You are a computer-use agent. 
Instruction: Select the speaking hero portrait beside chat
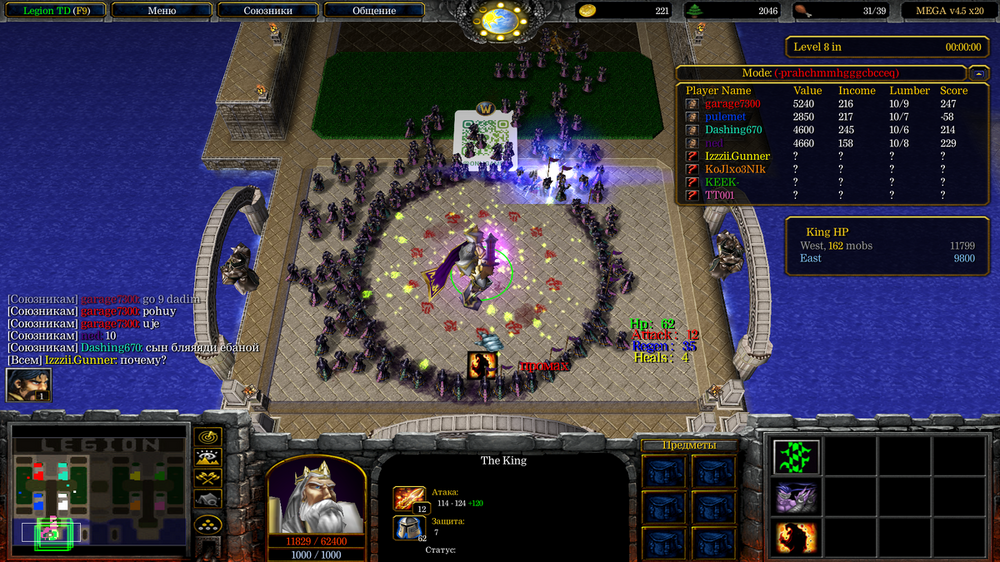pos(29,385)
